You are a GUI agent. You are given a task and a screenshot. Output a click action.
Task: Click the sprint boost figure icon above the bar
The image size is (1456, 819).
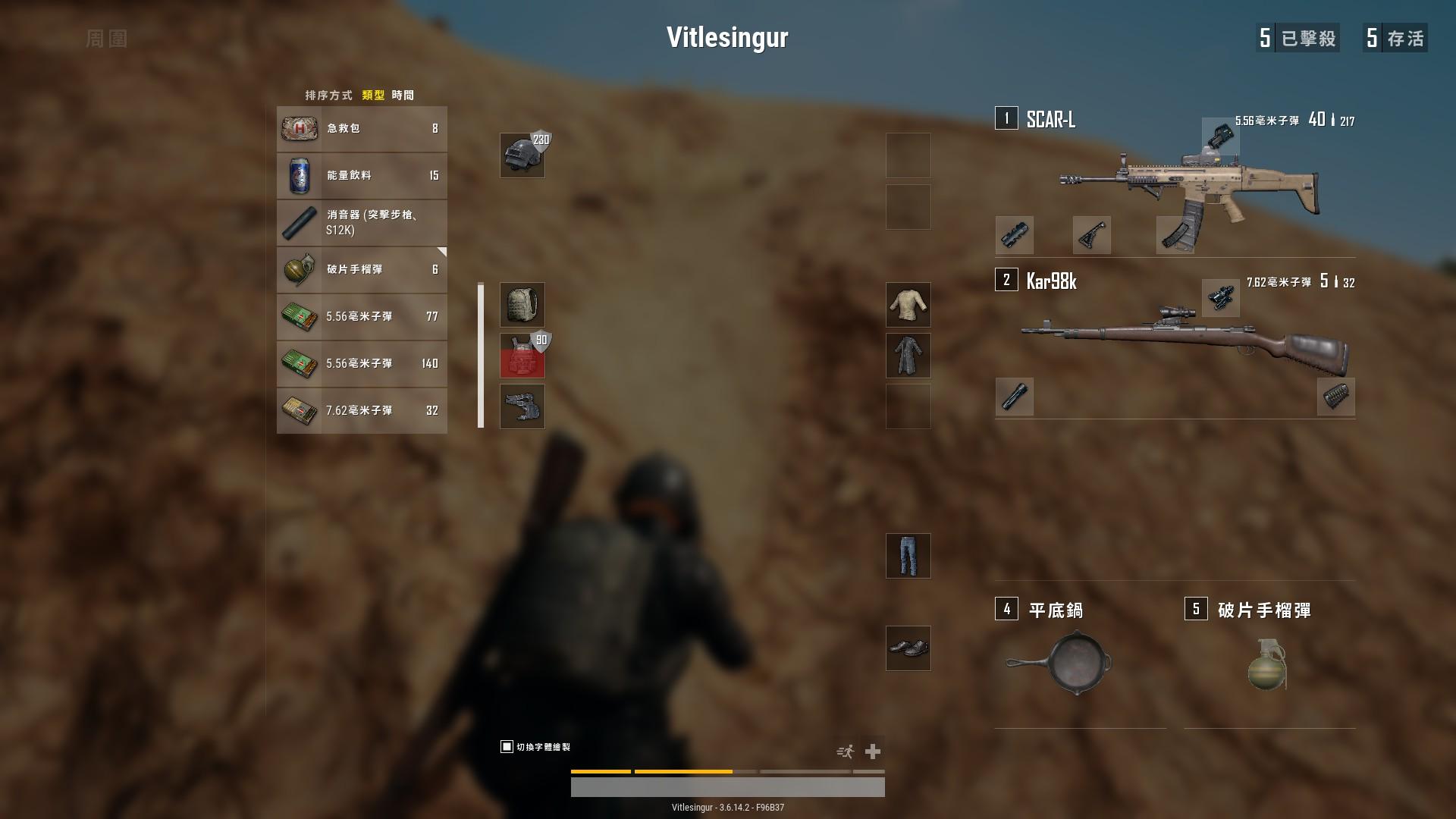(x=843, y=751)
